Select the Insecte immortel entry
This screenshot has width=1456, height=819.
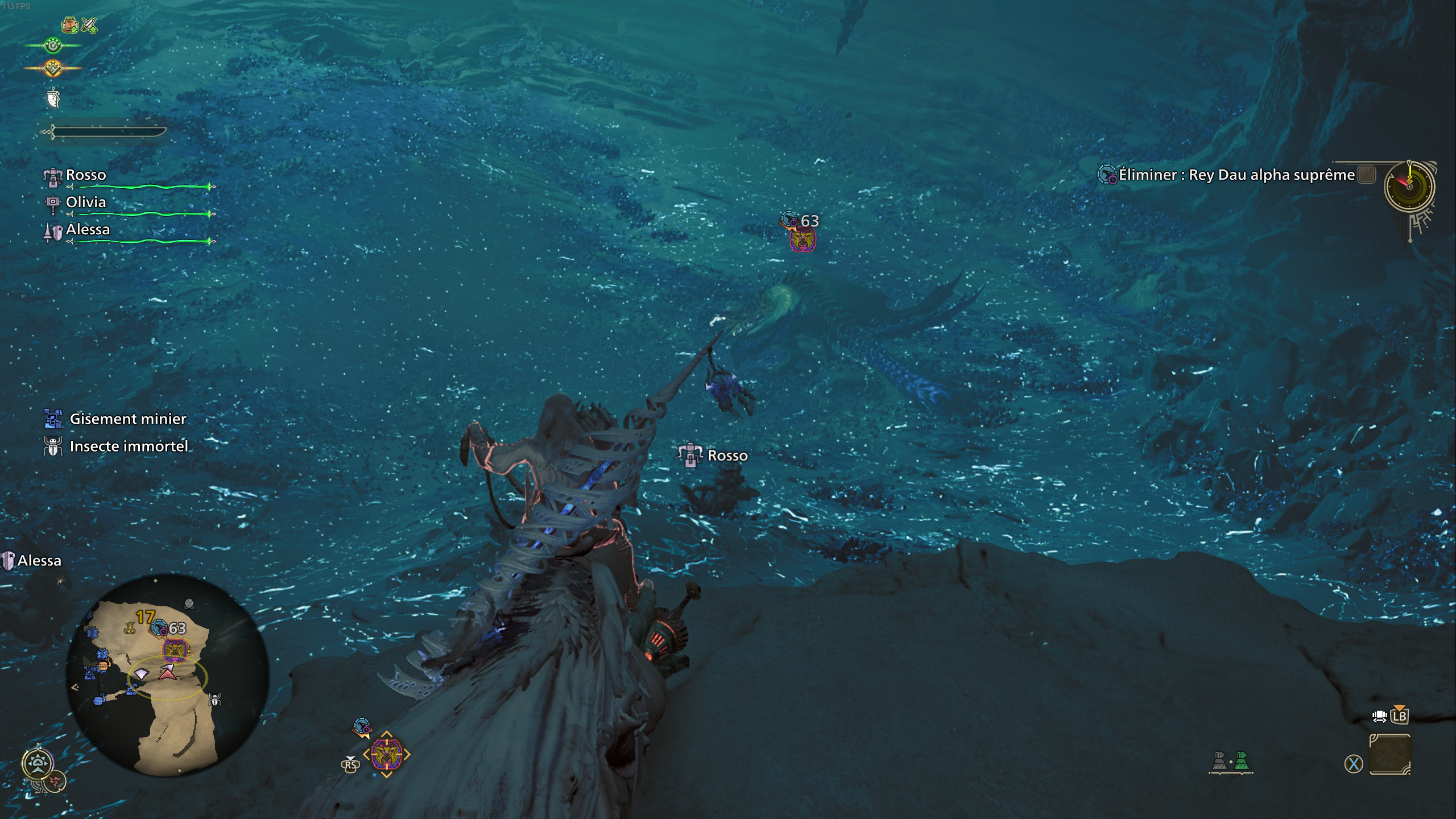129,446
